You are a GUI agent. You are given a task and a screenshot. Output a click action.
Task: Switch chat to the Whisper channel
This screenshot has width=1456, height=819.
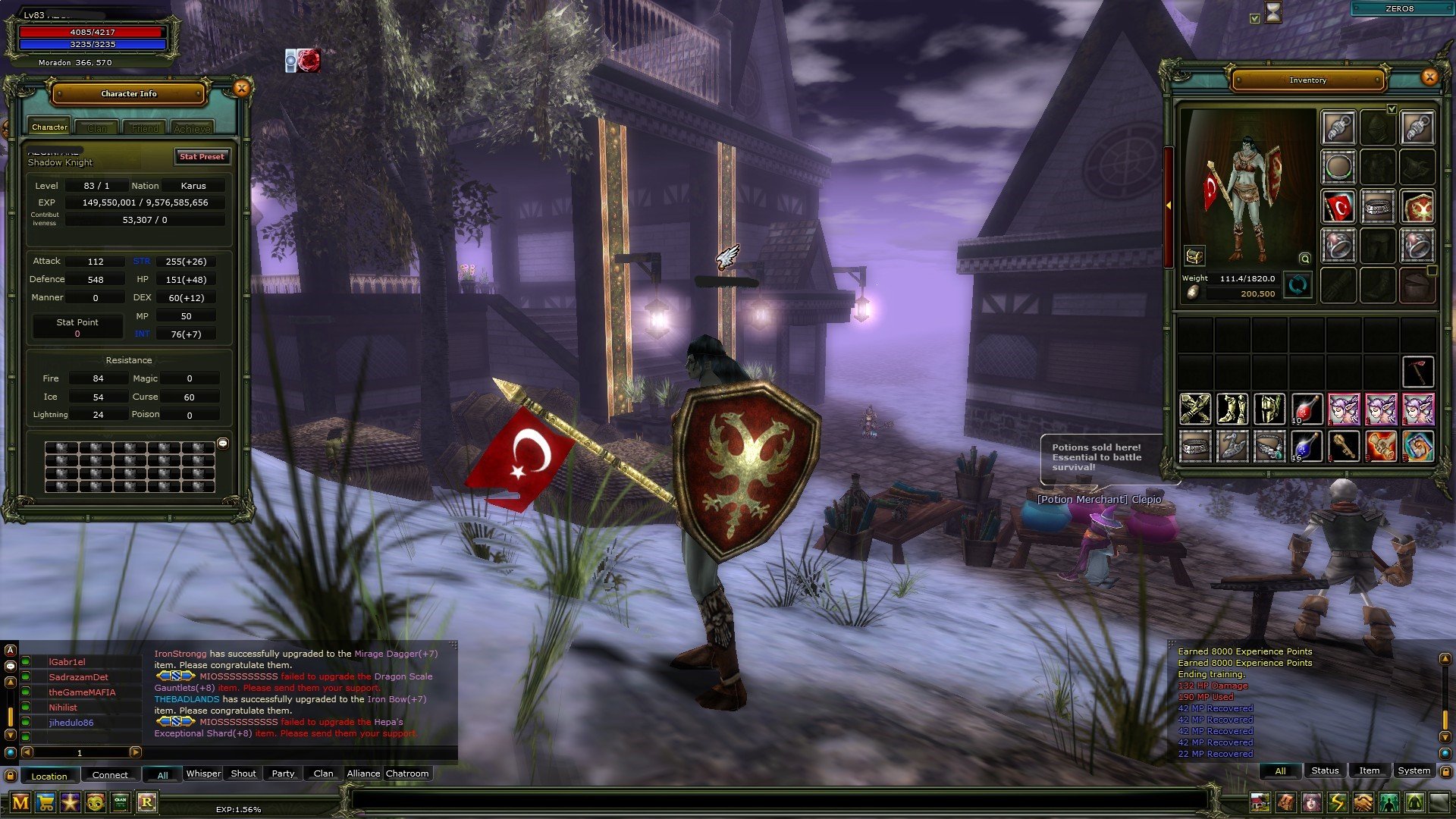tap(203, 773)
